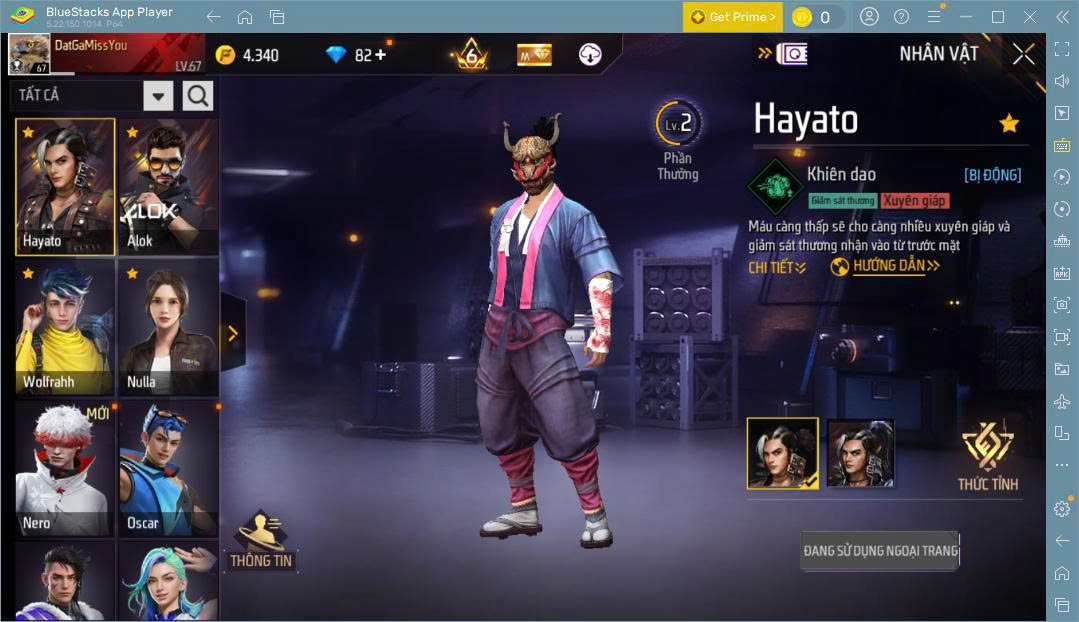Click the ĐANG SỬ DỤNG NGOẠI TRANG button
This screenshot has width=1079, height=622.
(x=880, y=550)
